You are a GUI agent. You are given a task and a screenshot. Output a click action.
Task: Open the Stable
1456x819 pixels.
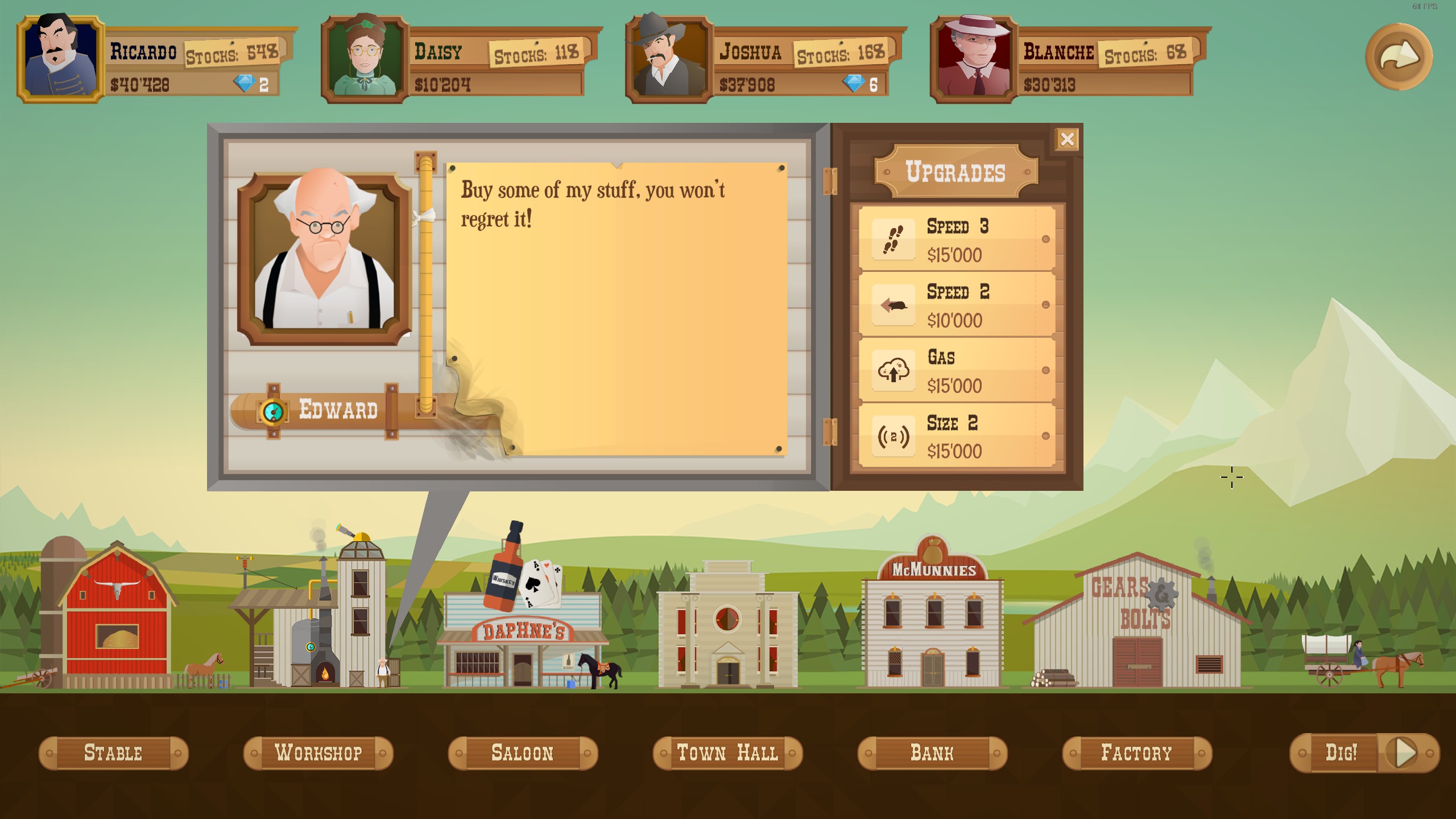pyautogui.click(x=113, y=753)
